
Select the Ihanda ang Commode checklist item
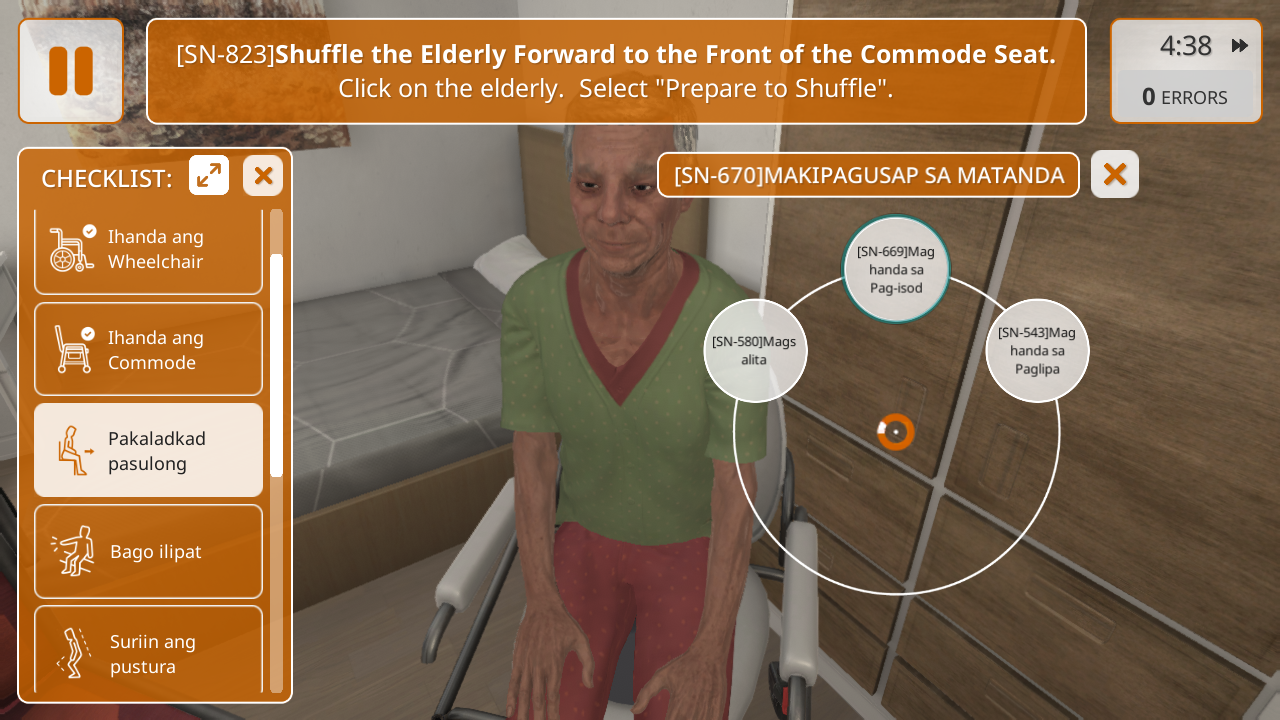tap(148, 350)
